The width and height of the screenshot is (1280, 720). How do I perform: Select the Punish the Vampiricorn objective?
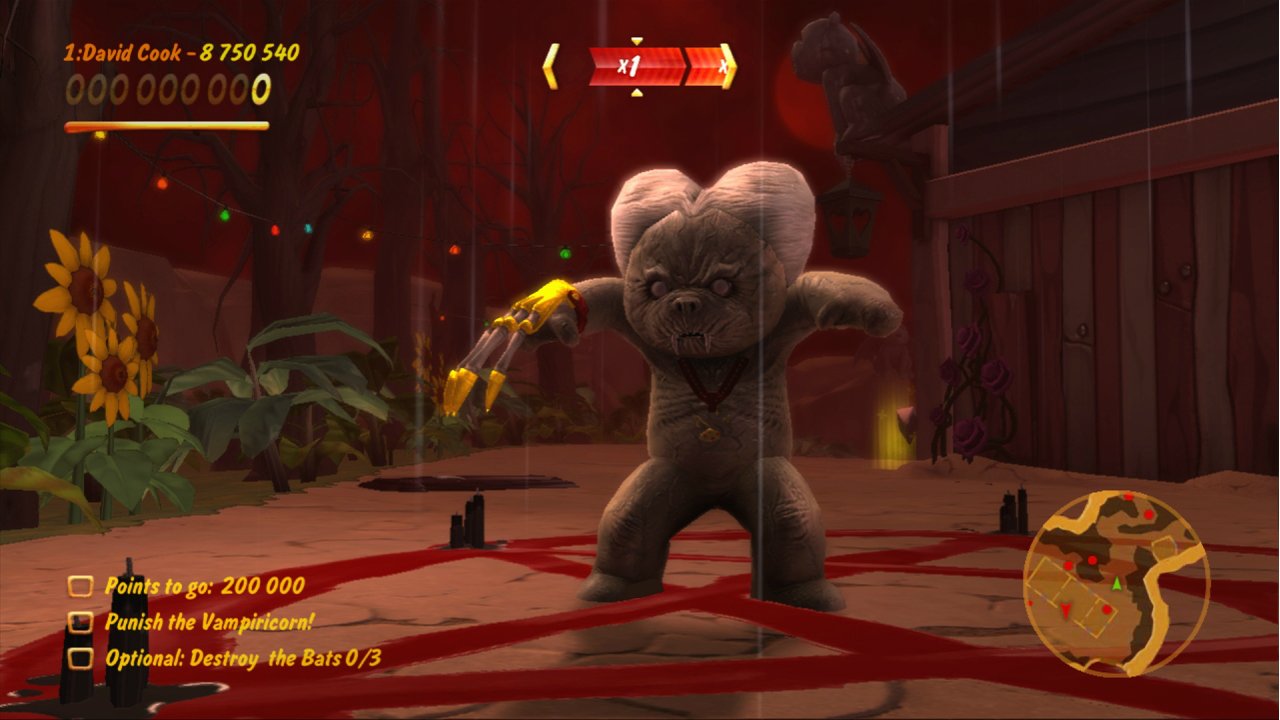(209, 622)
